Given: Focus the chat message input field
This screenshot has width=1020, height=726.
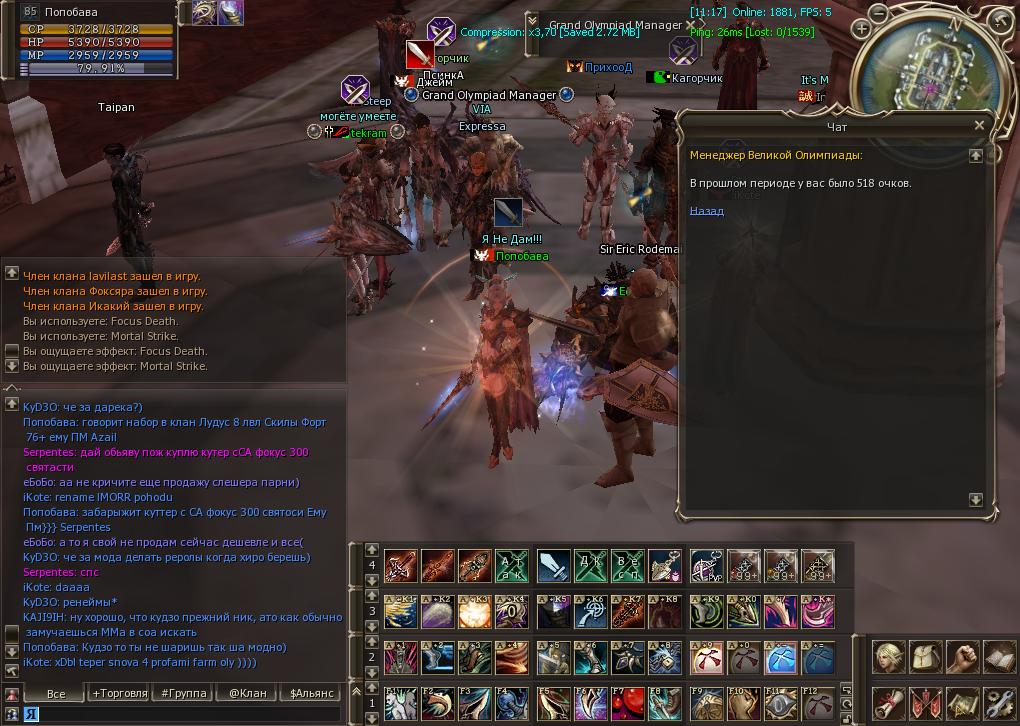Looking at the screenshot, I should point(180,714).
